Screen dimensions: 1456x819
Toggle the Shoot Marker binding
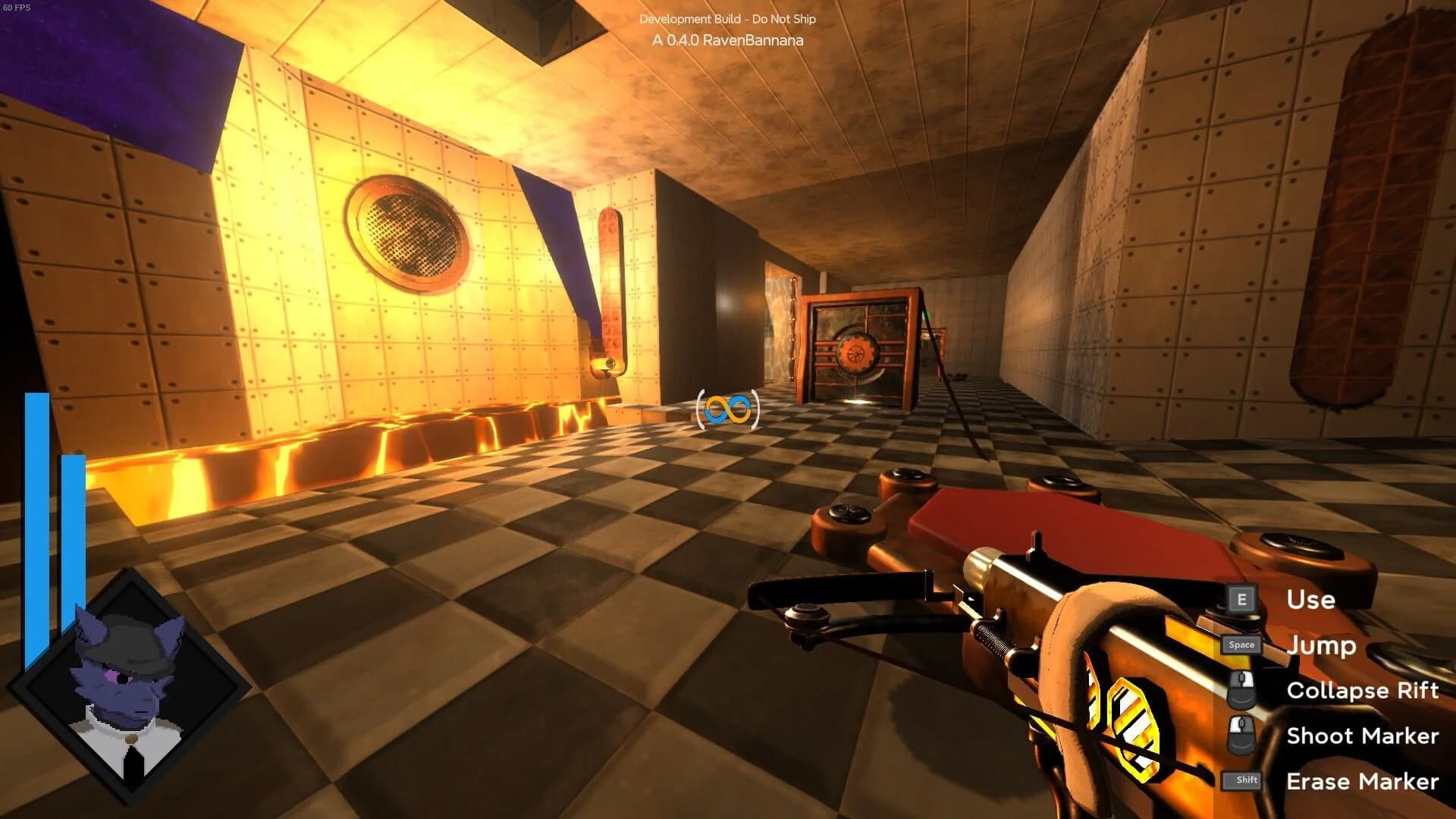1362,736
